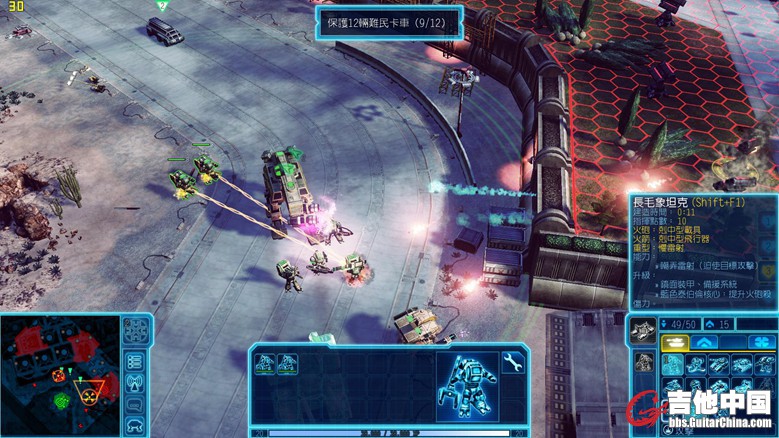779x438 pixels.
Task: Click the minimap to move the camera
Action: pyautogui.click(x=60, y=375)
